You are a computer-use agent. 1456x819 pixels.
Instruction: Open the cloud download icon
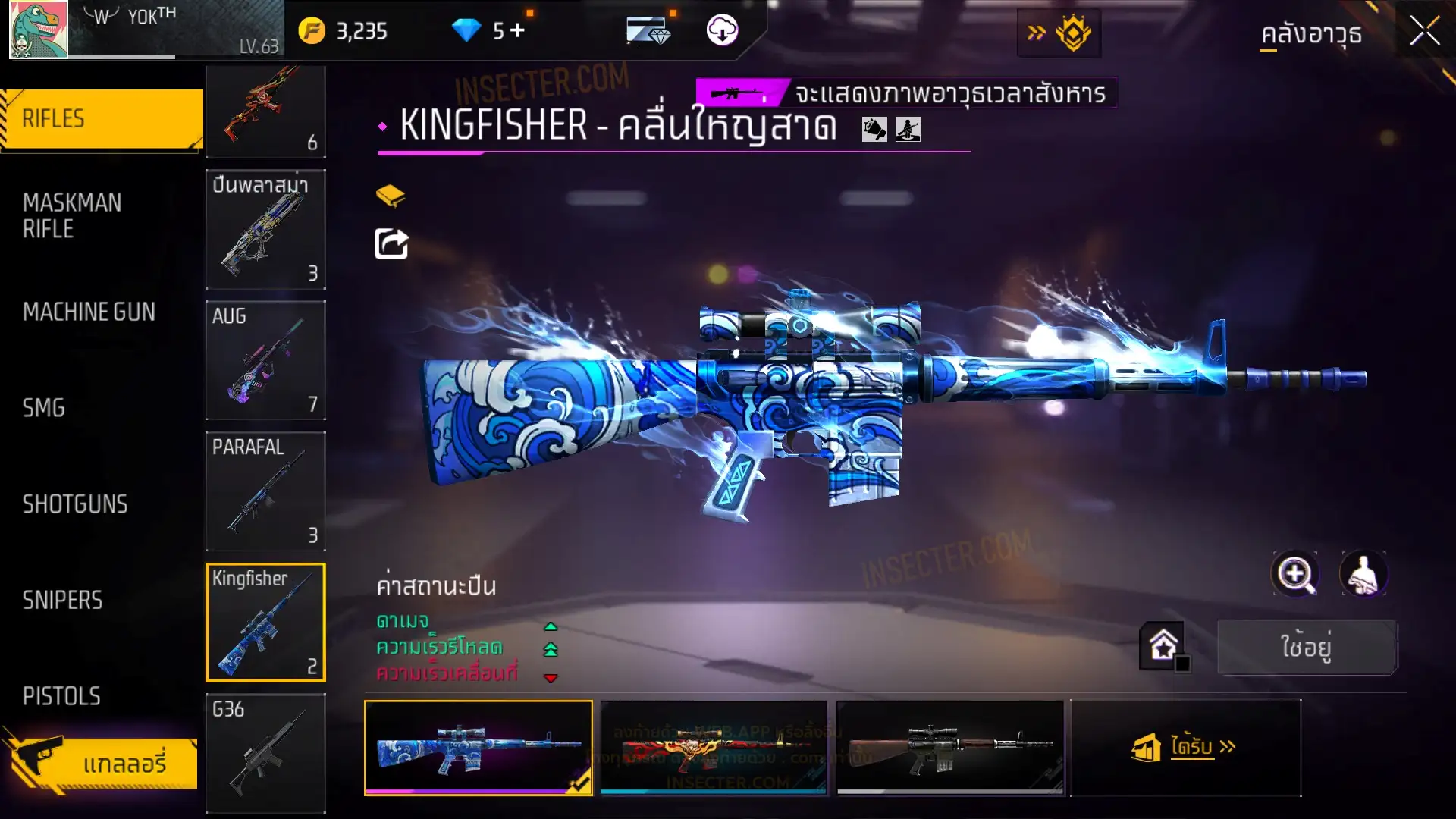[722, 30]
